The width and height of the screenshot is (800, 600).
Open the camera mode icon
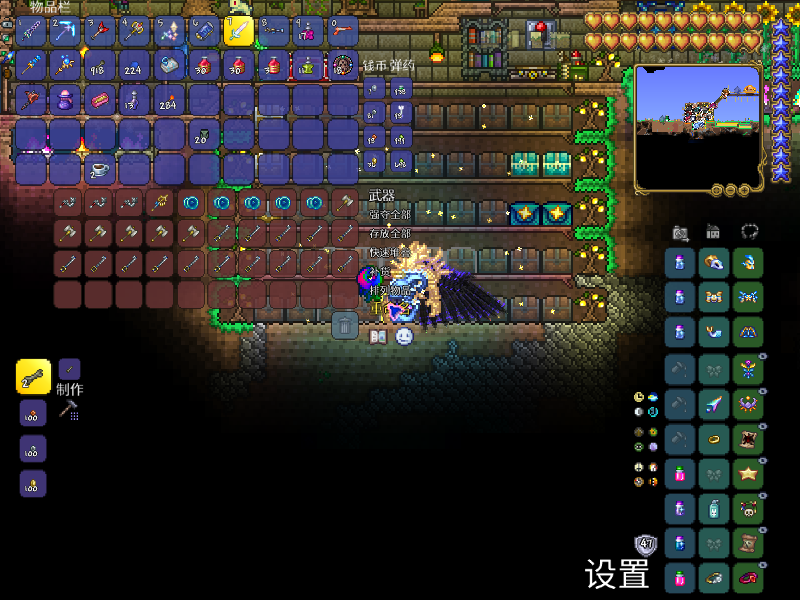[680, 233]
